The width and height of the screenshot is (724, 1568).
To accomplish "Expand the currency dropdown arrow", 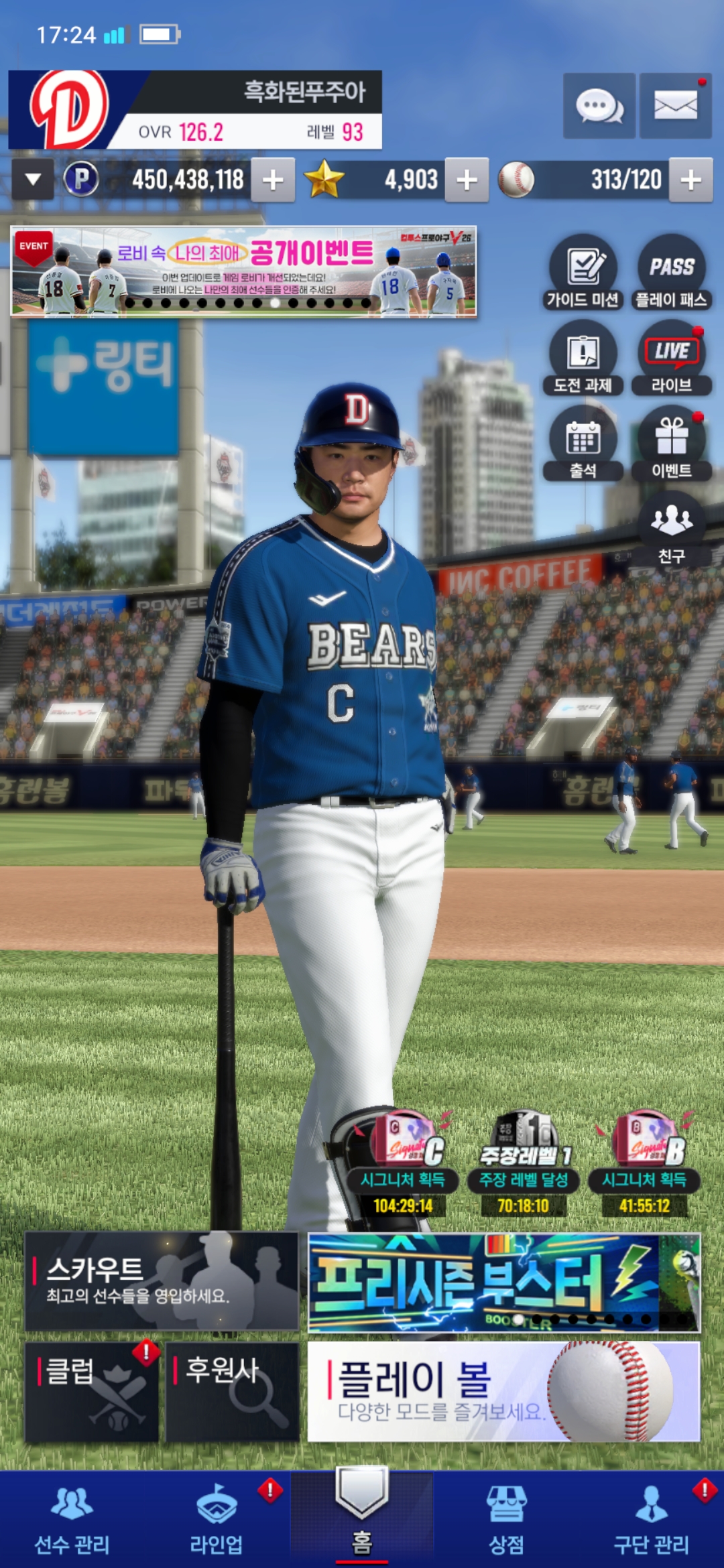I will (x=33, y=180).
